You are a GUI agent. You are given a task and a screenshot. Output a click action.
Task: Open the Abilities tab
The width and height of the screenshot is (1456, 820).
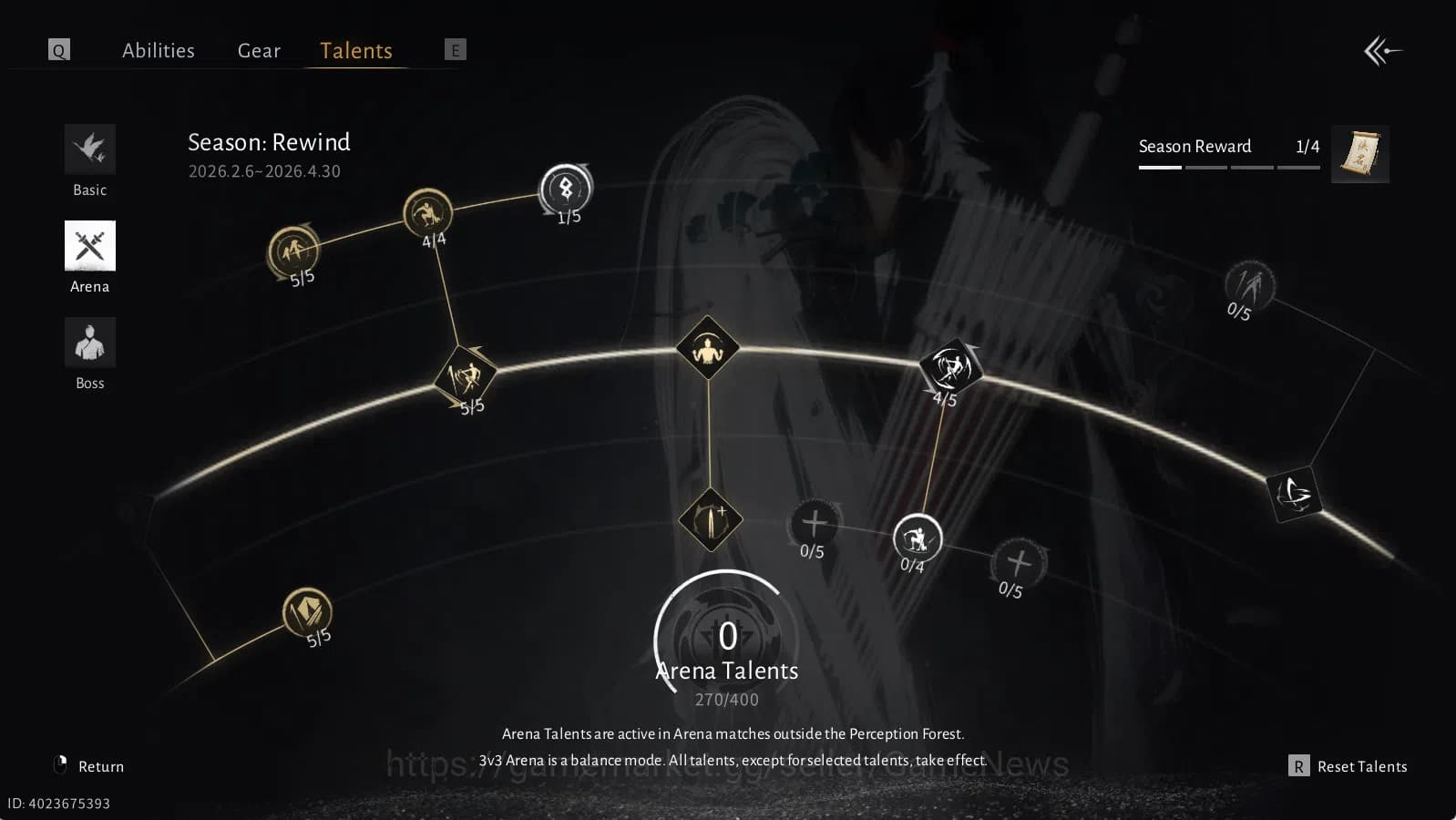pyautogui.click(x=159, y=51)
